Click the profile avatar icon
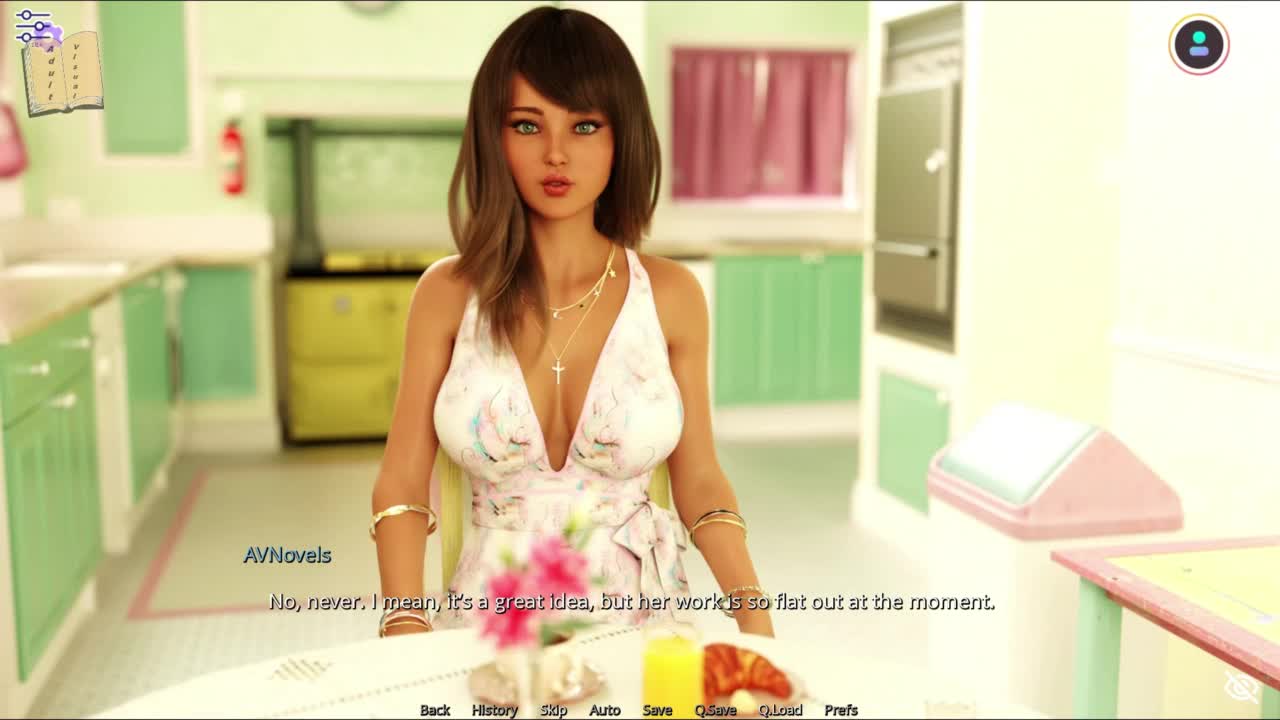Screen dimensions: 1280x720 click(x=1198, y=44)
